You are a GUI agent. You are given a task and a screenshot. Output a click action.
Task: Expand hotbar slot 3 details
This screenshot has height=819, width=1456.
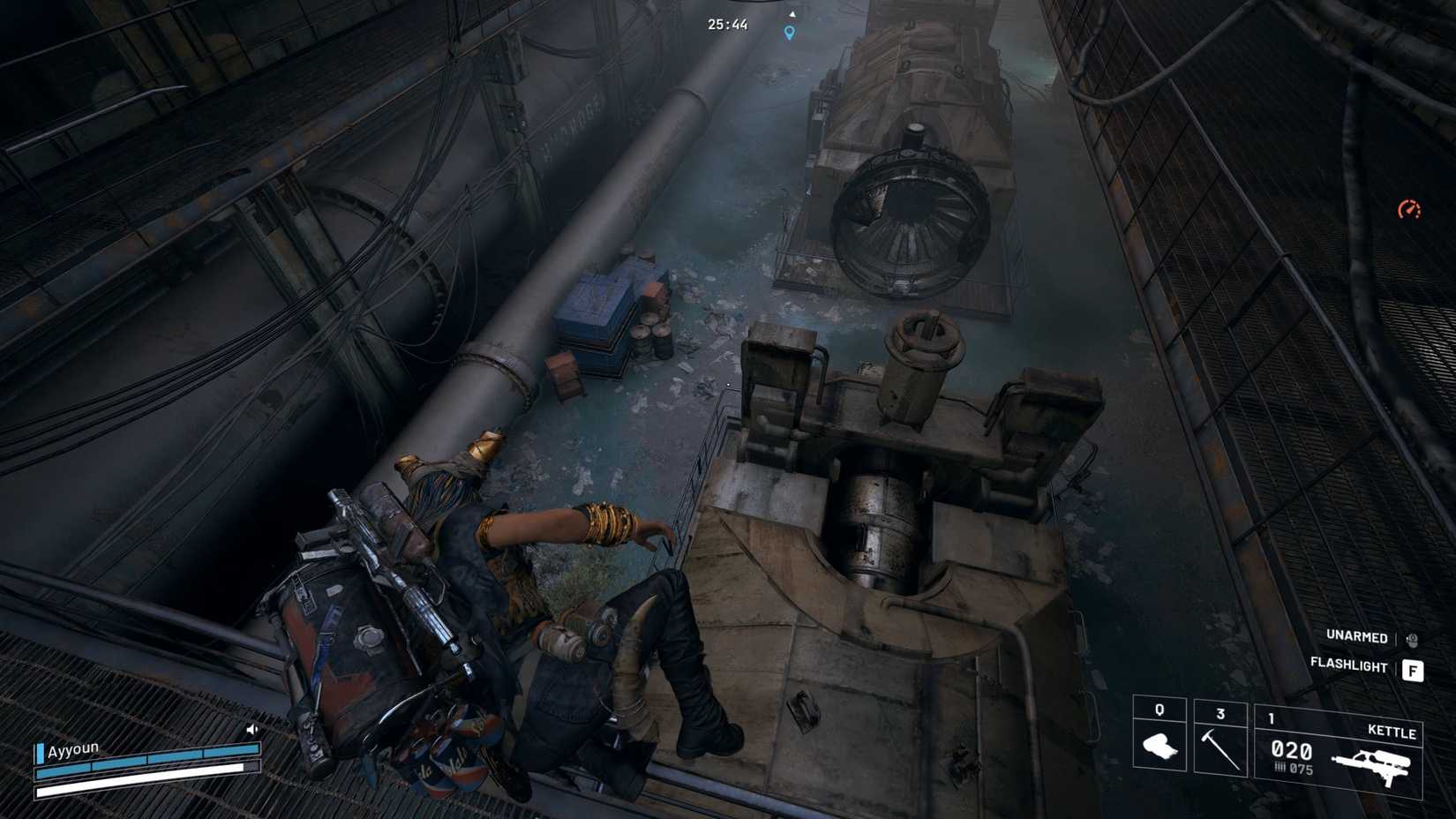1220,712
